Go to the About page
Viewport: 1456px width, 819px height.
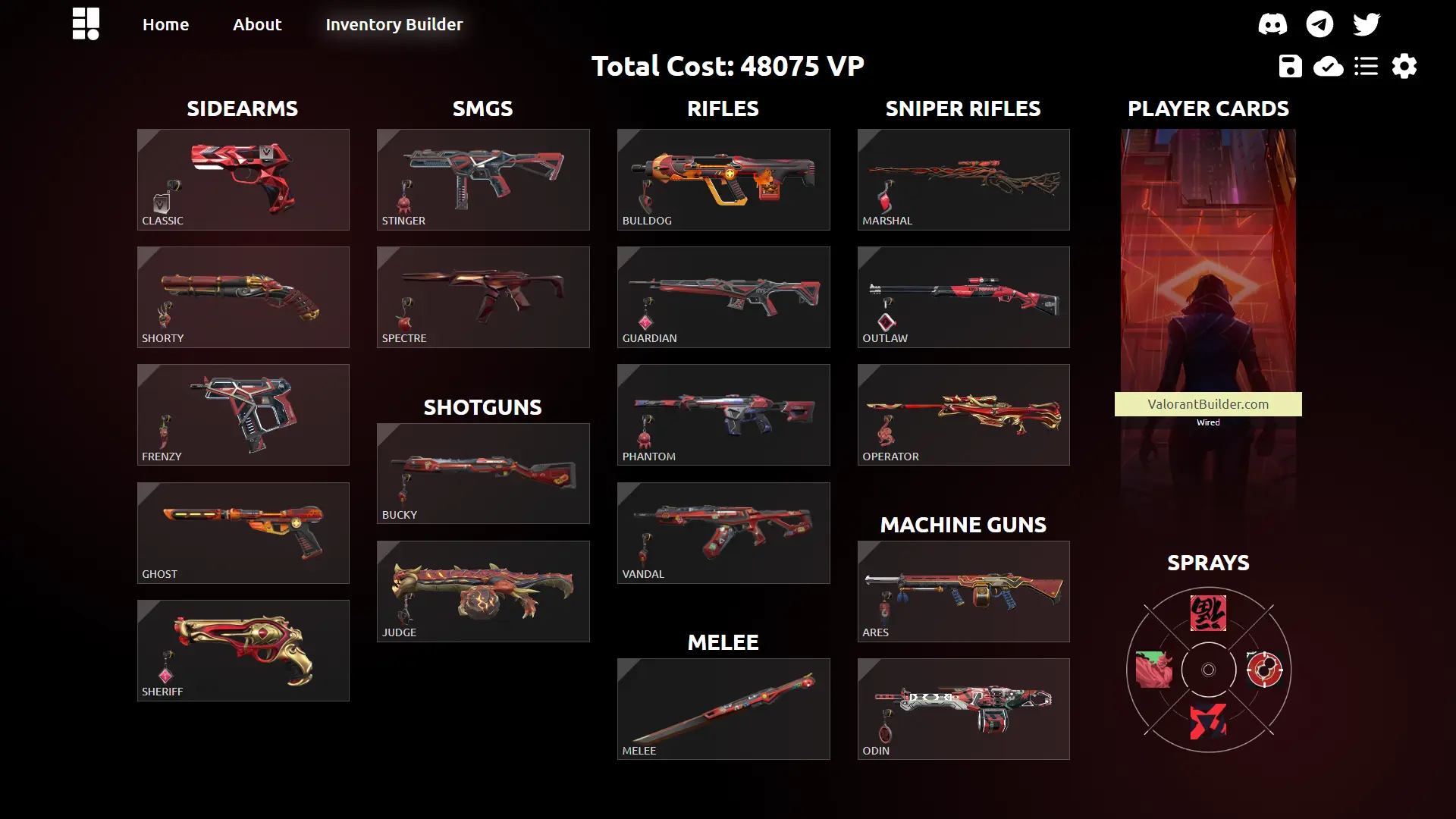click(257, 24)
